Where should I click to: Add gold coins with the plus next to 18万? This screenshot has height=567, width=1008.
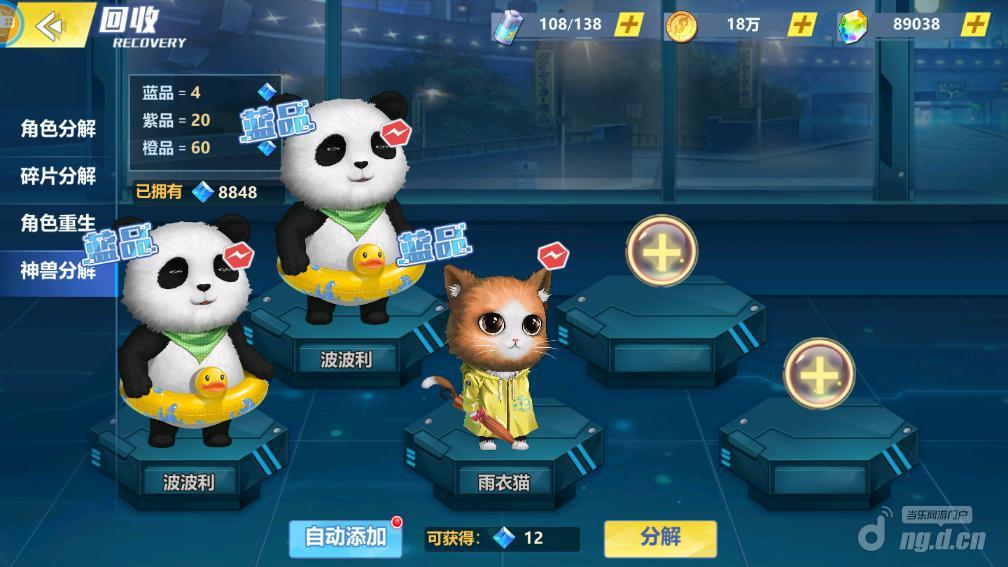point(802,24)
